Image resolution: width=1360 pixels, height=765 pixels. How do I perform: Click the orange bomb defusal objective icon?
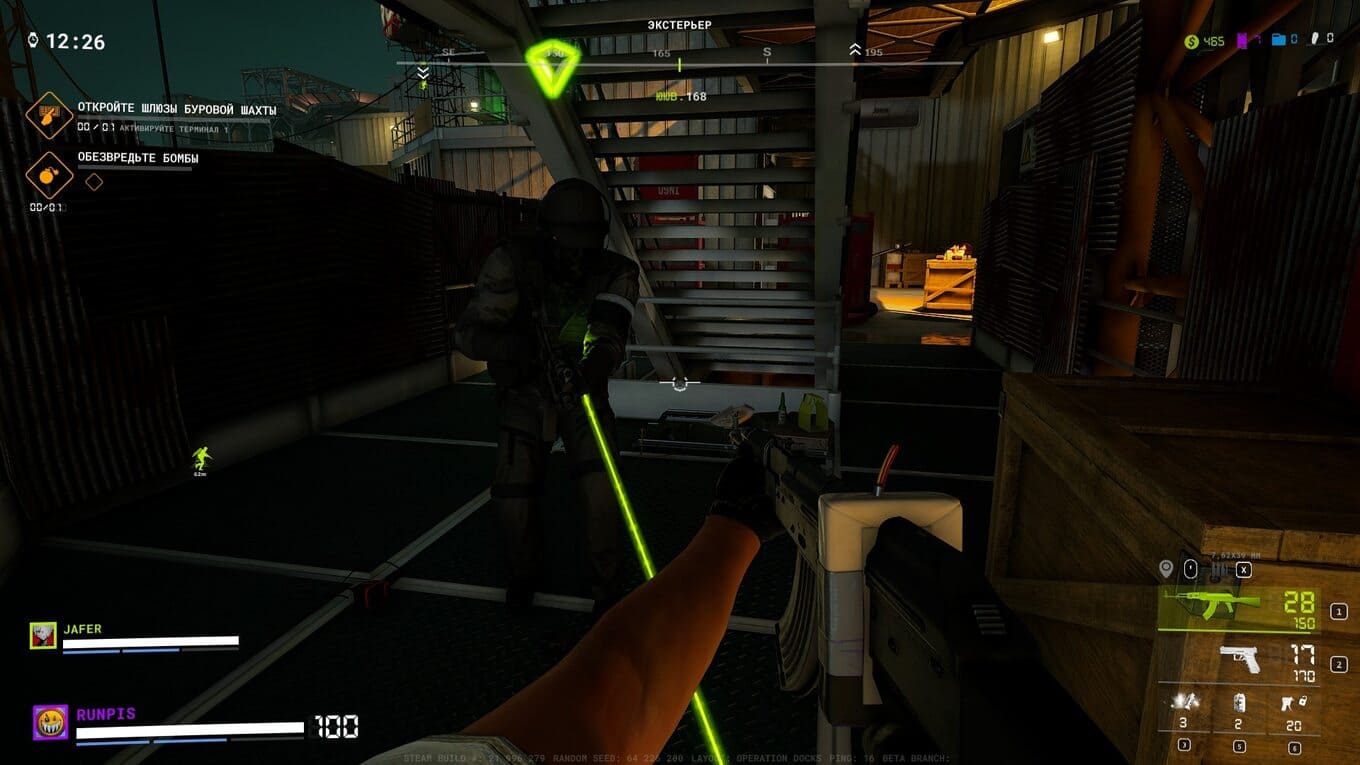tap(45, 173)
